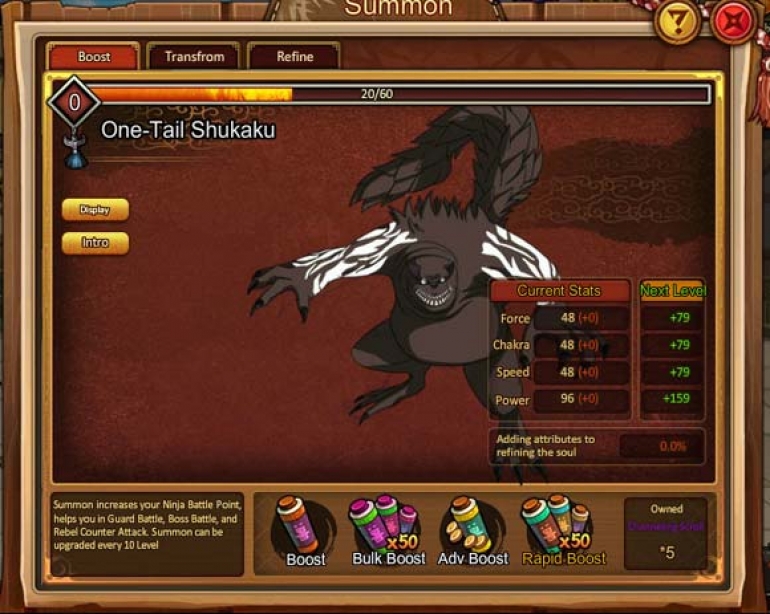Click the Display button
Image resolution: width=770 pixels, height=614 pixels.
tap(95, 209)
